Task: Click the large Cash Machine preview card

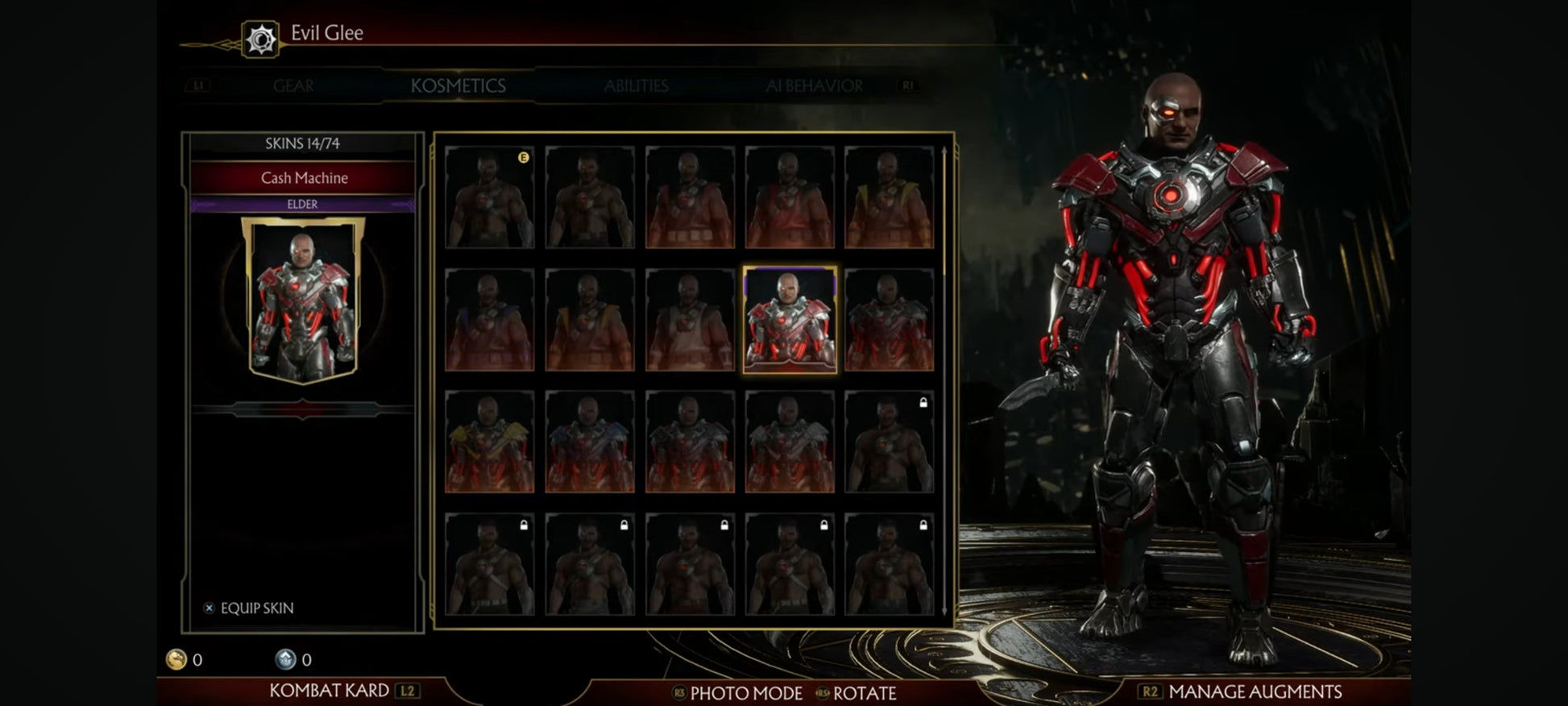Action: 303,299
